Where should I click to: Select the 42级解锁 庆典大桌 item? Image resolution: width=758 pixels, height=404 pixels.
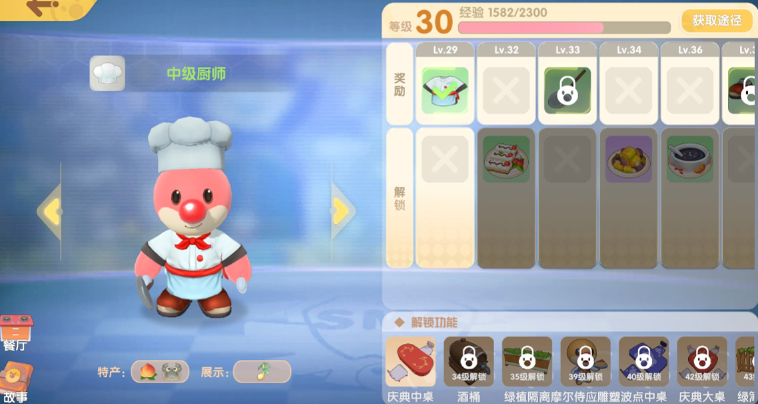702,361
